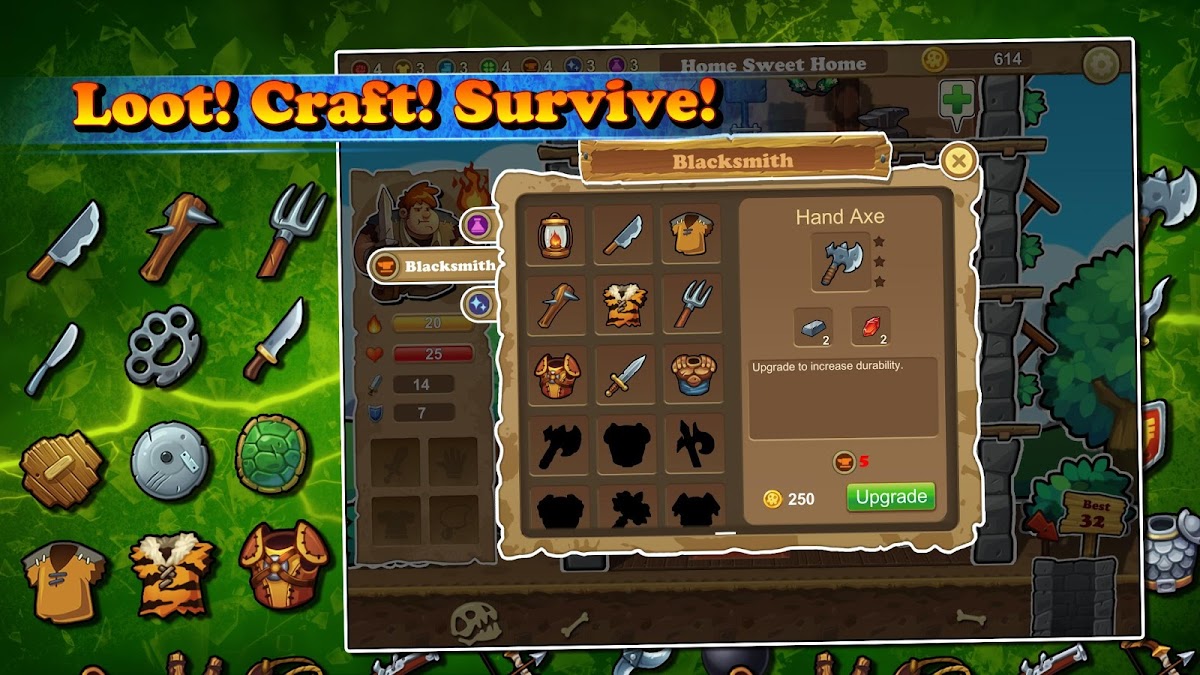Click the green Upgrade button
1200x675 pixels.
(890, 497)
